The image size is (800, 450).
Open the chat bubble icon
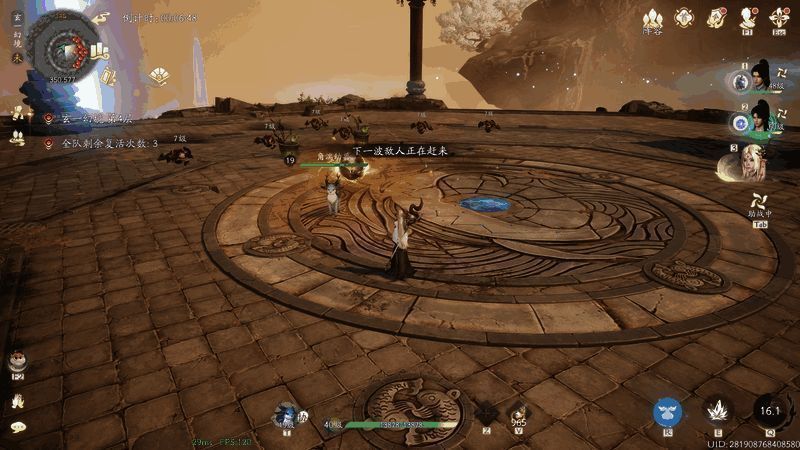point(17,427)
